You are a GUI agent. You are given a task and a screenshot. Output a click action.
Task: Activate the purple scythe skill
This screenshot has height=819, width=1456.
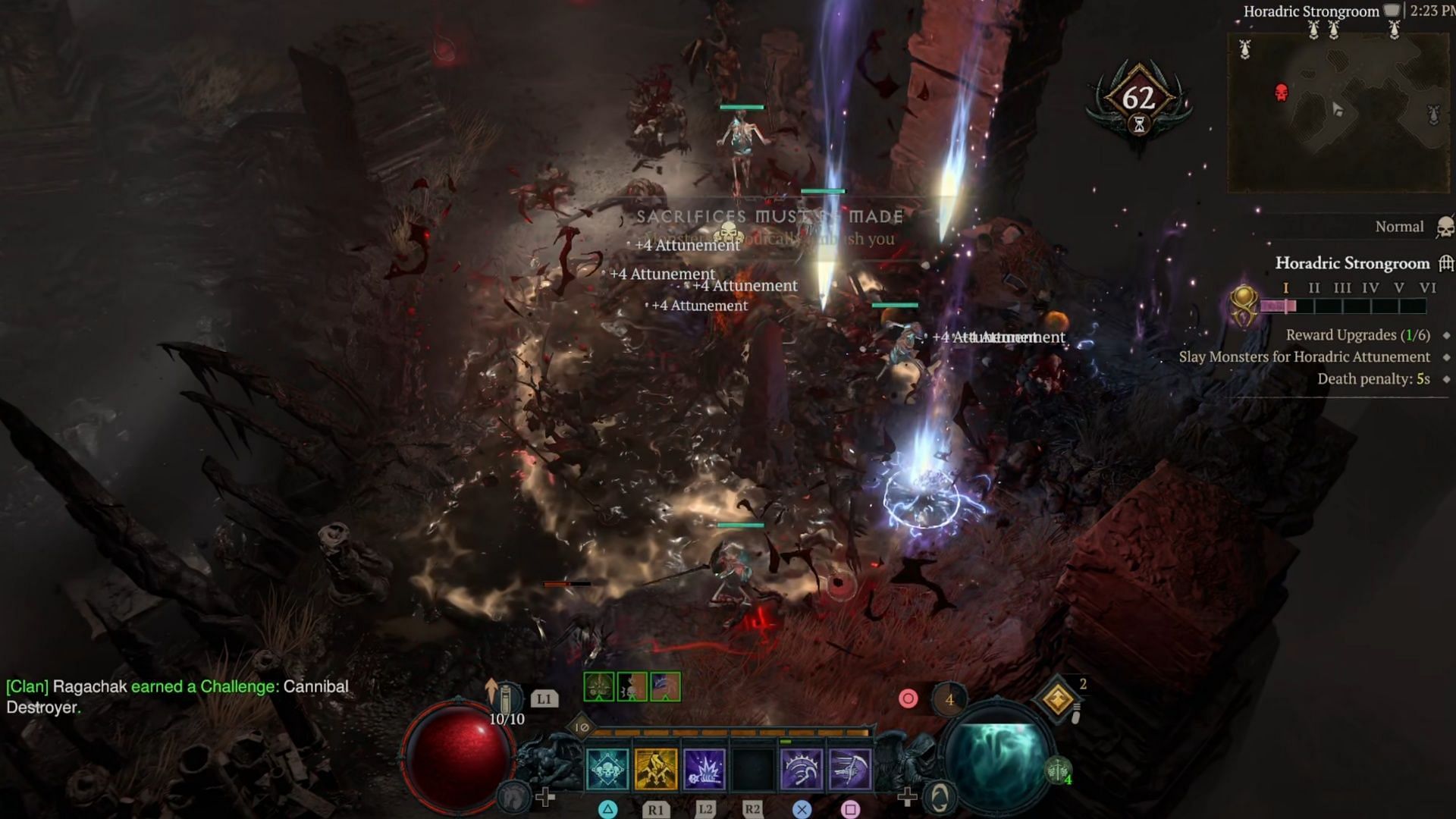(850, 769)
